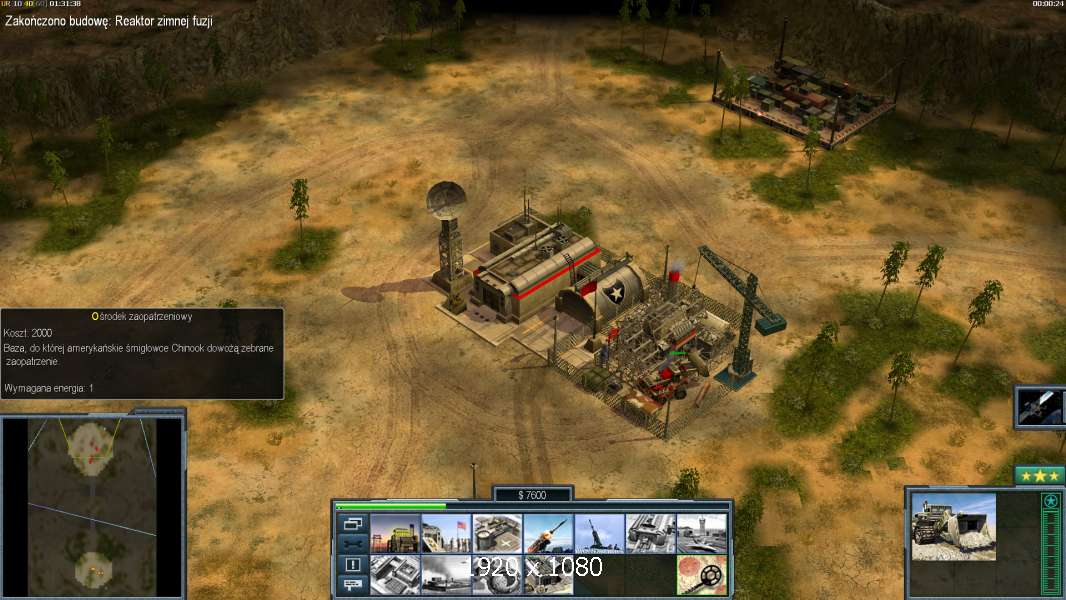
Task: Choose the artillery gun defense icon
Action: tap(599, 534)
